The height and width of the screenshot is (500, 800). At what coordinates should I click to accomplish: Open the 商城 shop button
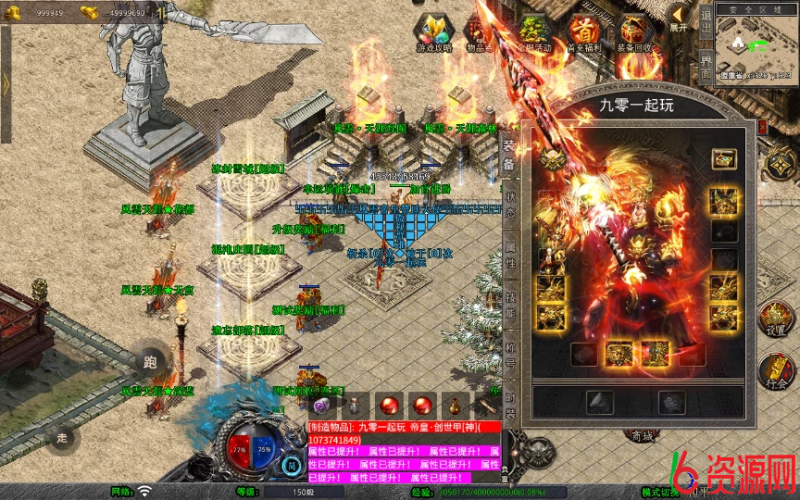click(641, 434)
